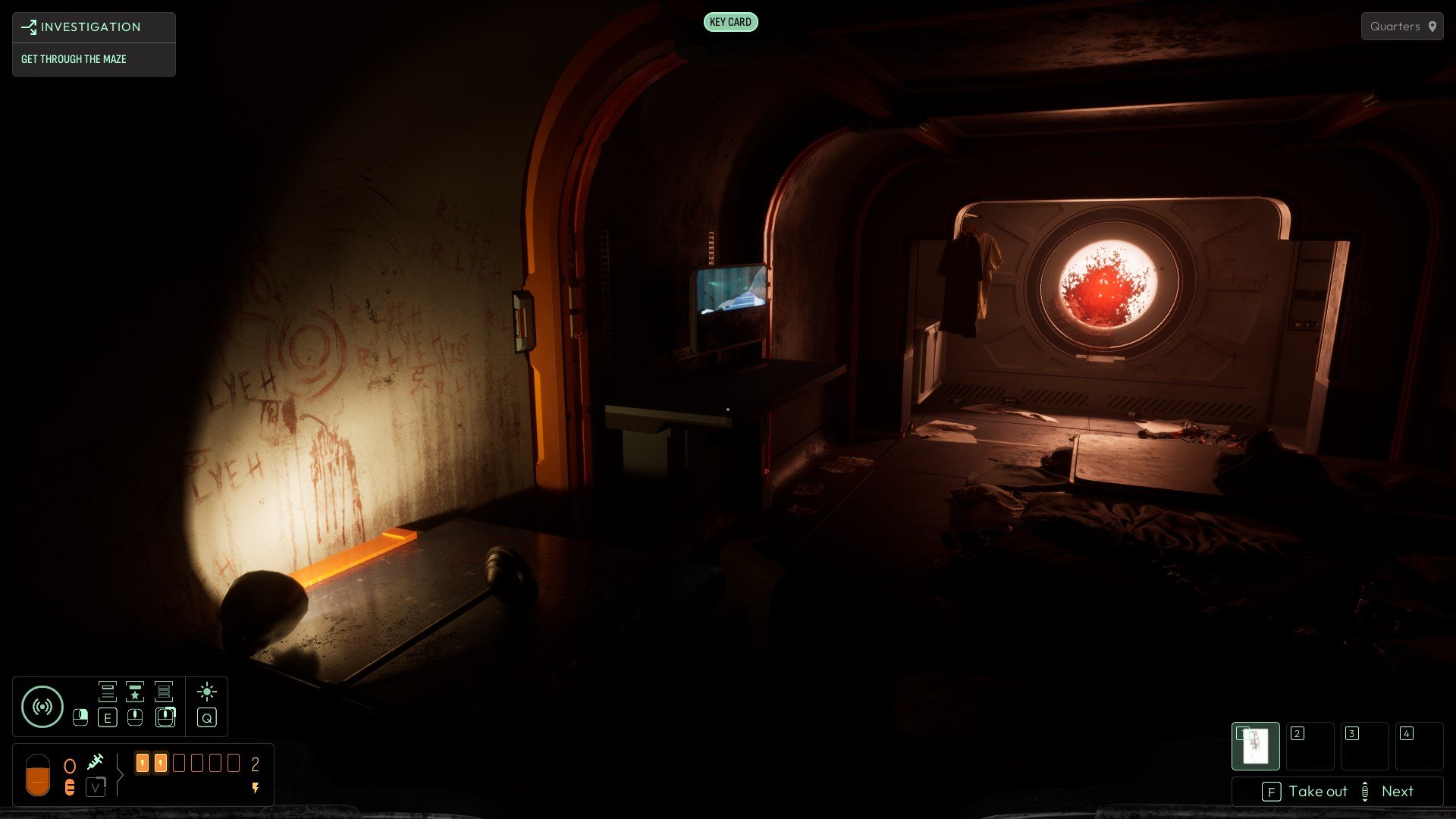Pick the scanner mode with stacked bars

pyautogui.click(x=164, y=691)
